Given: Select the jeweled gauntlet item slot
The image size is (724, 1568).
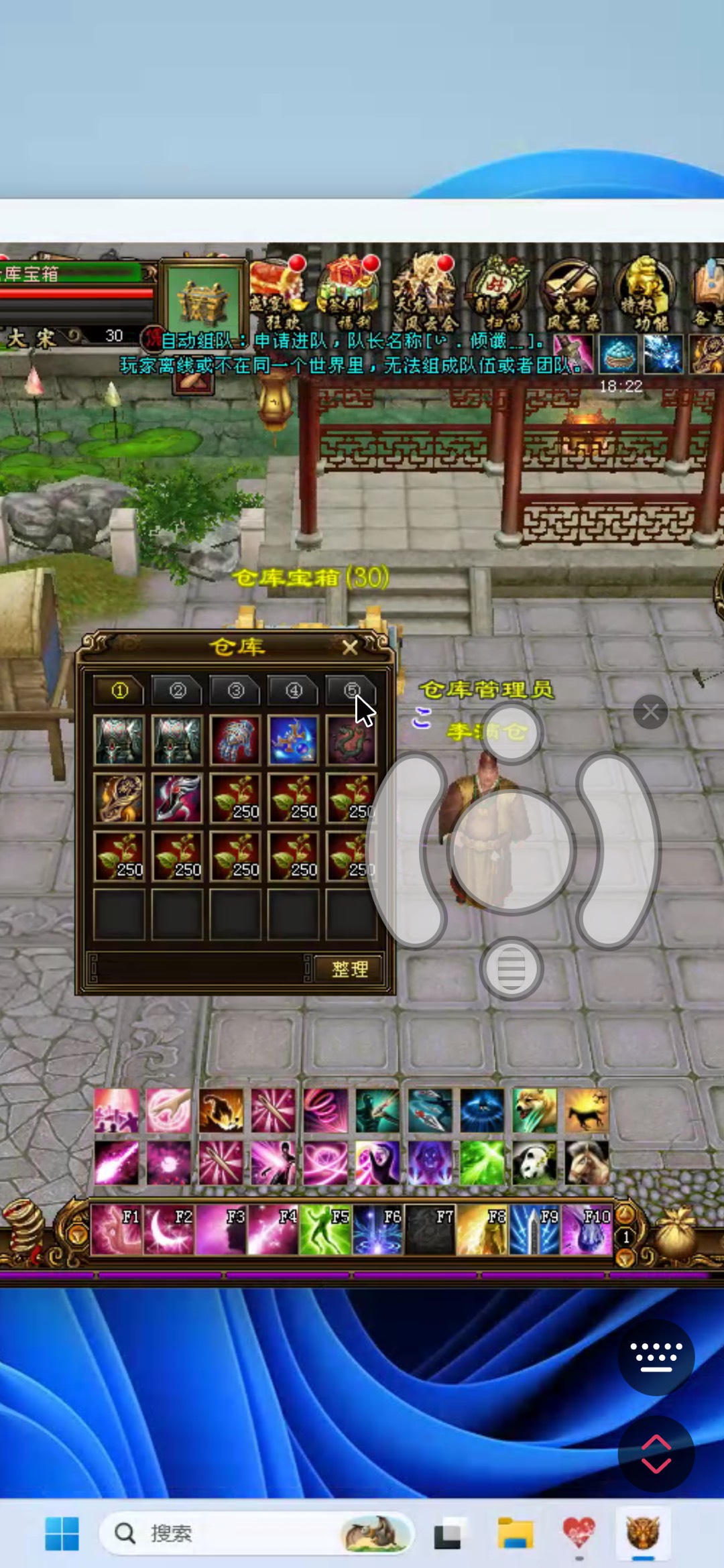Looking at the screenshot, I should (x=235, y=741).
